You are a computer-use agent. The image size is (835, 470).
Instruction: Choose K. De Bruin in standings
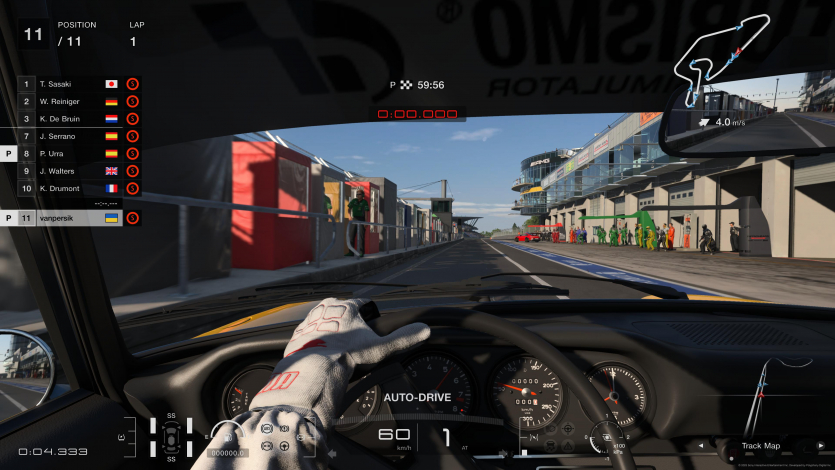coord(70,118)
